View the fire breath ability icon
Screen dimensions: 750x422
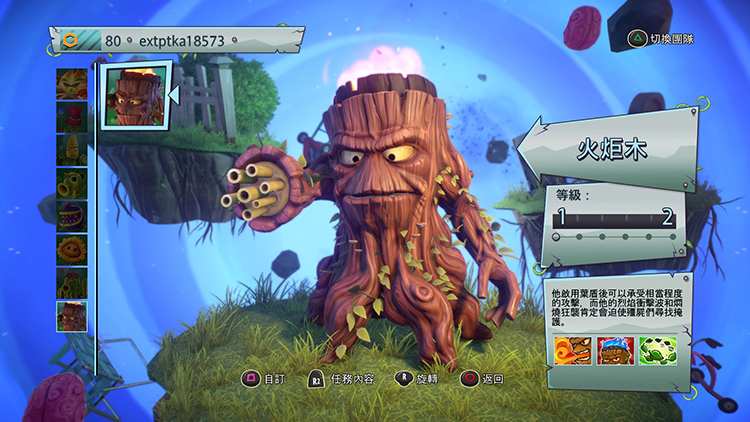click(571, 350)
